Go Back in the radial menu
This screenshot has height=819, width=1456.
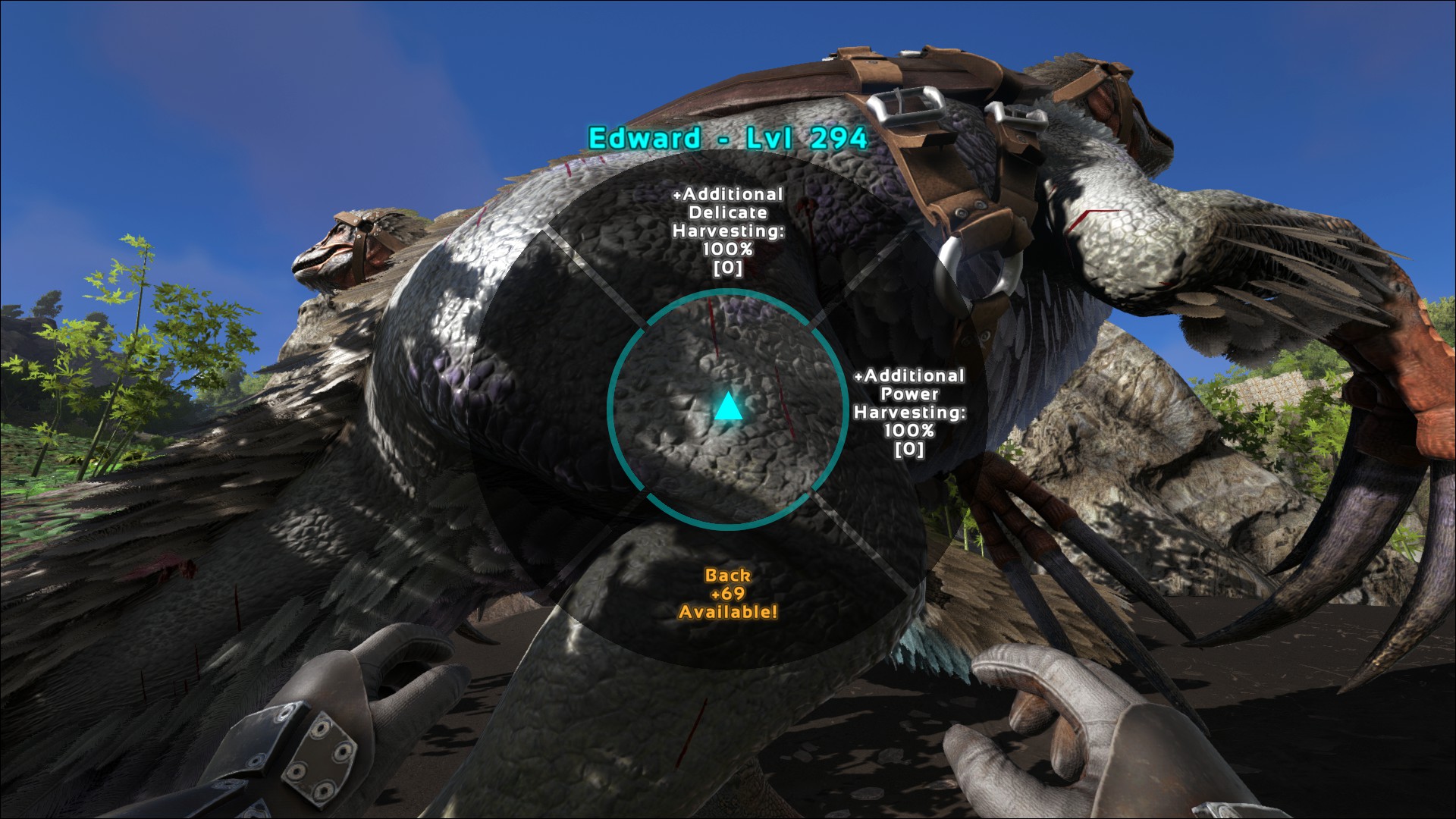(727, 594)
